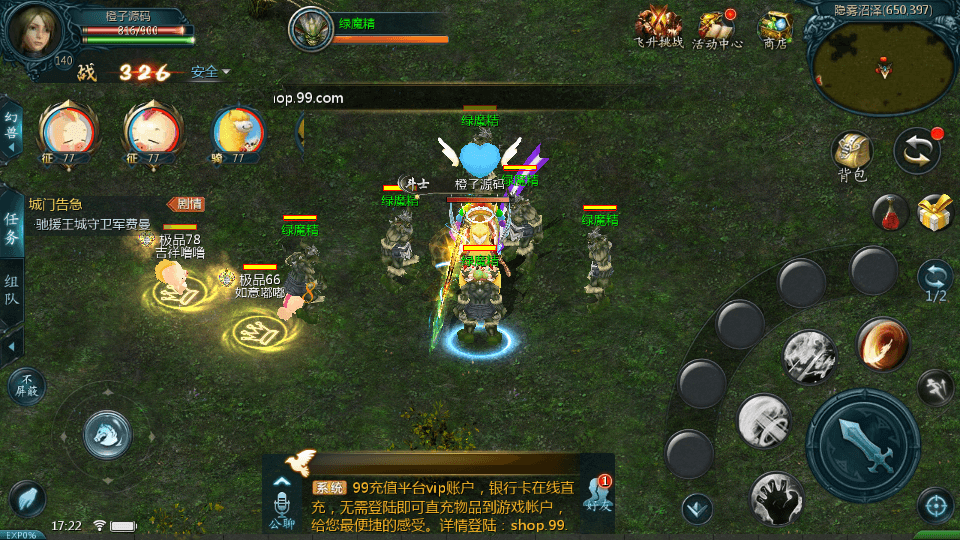This screenshot has height=540, width=960.
Task: Activate the flame slash skill
Action: pyautogui.click(x=882, y=345)
